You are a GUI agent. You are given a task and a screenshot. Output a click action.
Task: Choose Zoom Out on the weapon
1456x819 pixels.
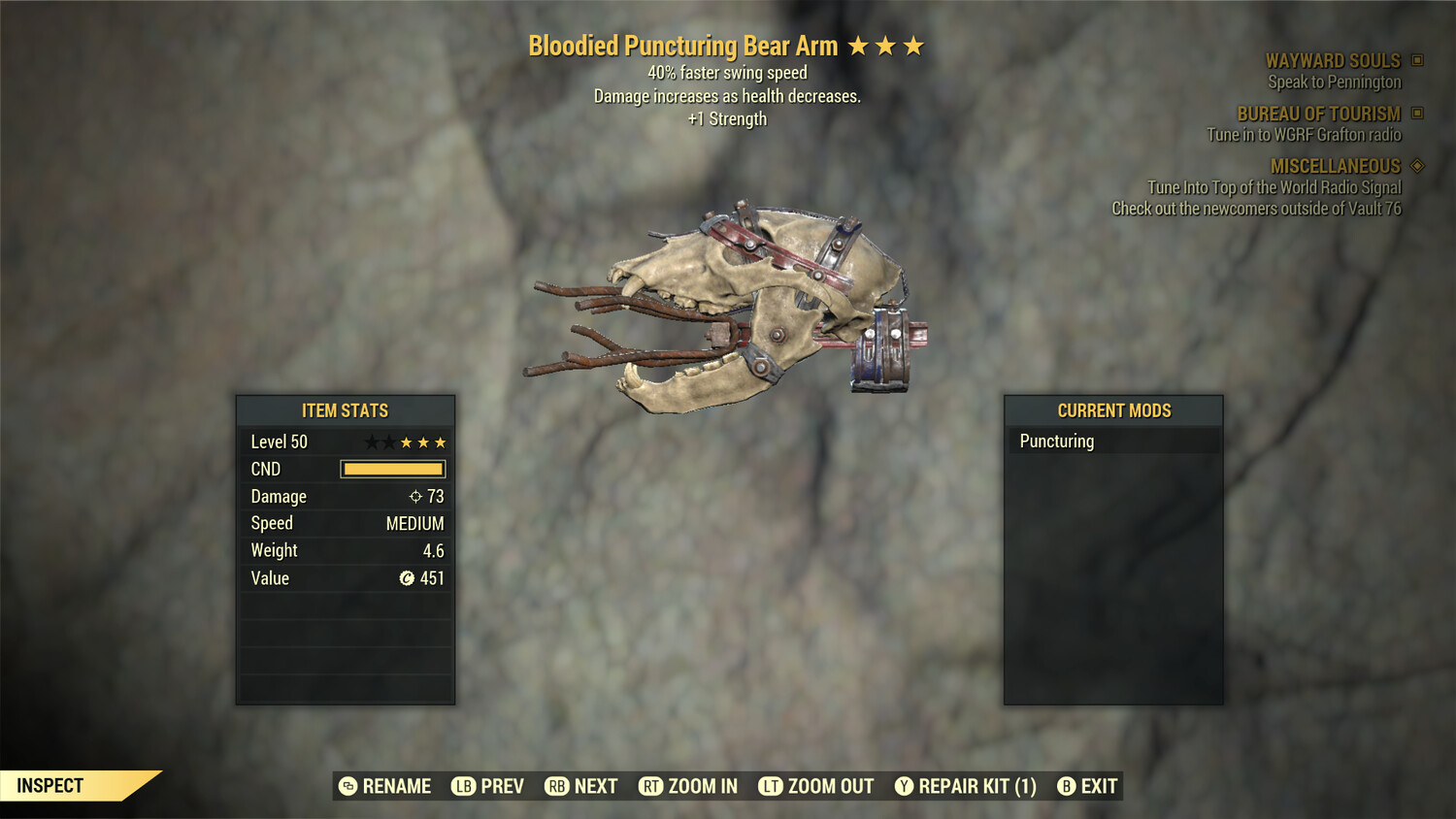pos(816,786)
